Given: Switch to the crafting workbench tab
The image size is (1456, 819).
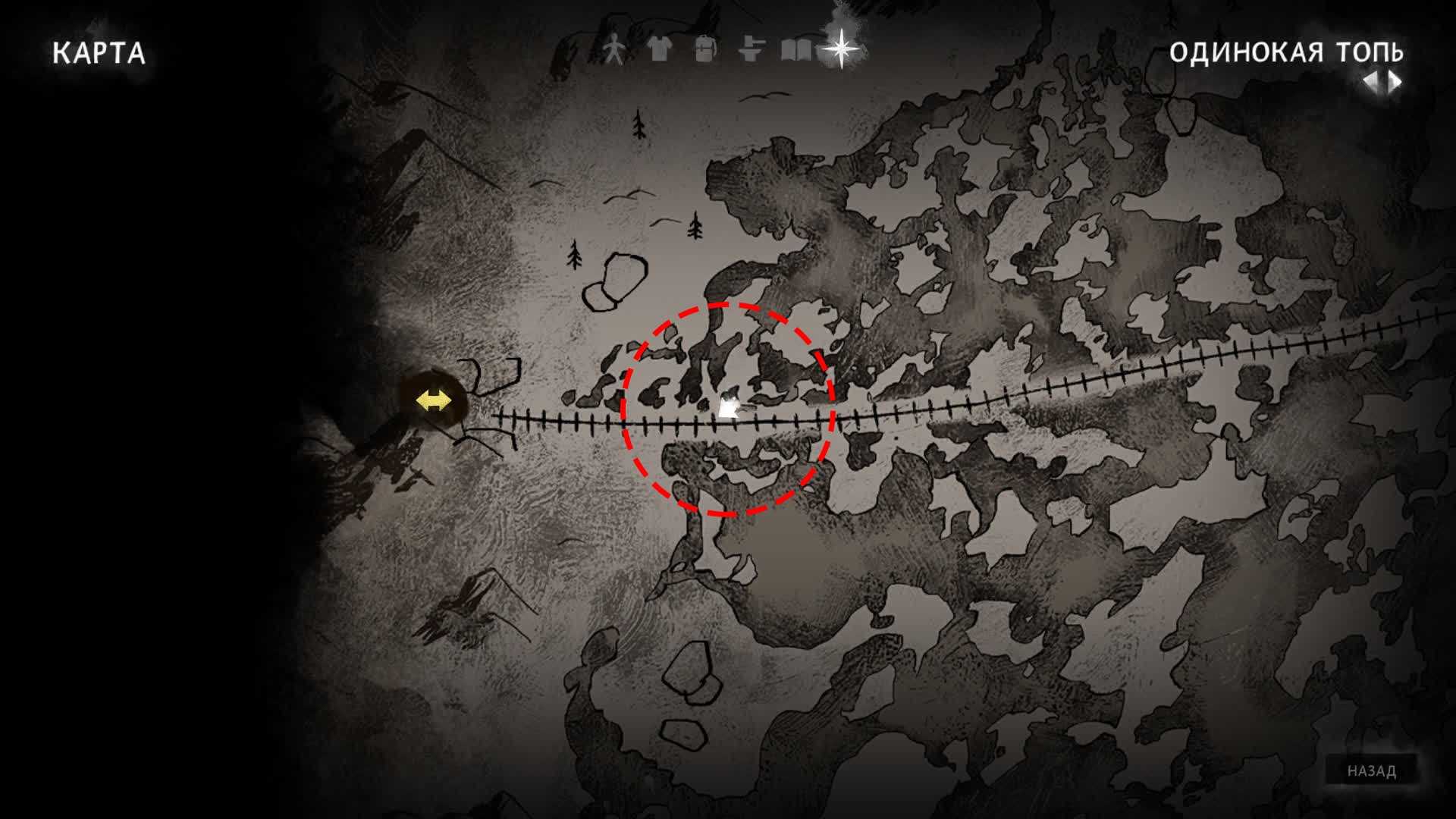Looking at the screenshot, I should [x=750, y=50].
